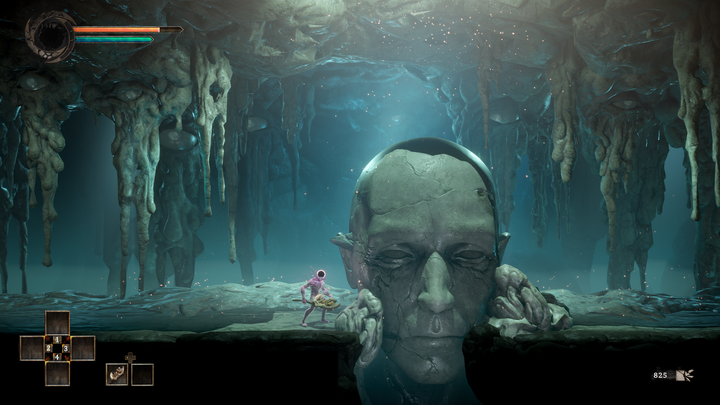Select the empty slot beside the bone weapon
The image size is (720, 405).
(x=142, y=374)
